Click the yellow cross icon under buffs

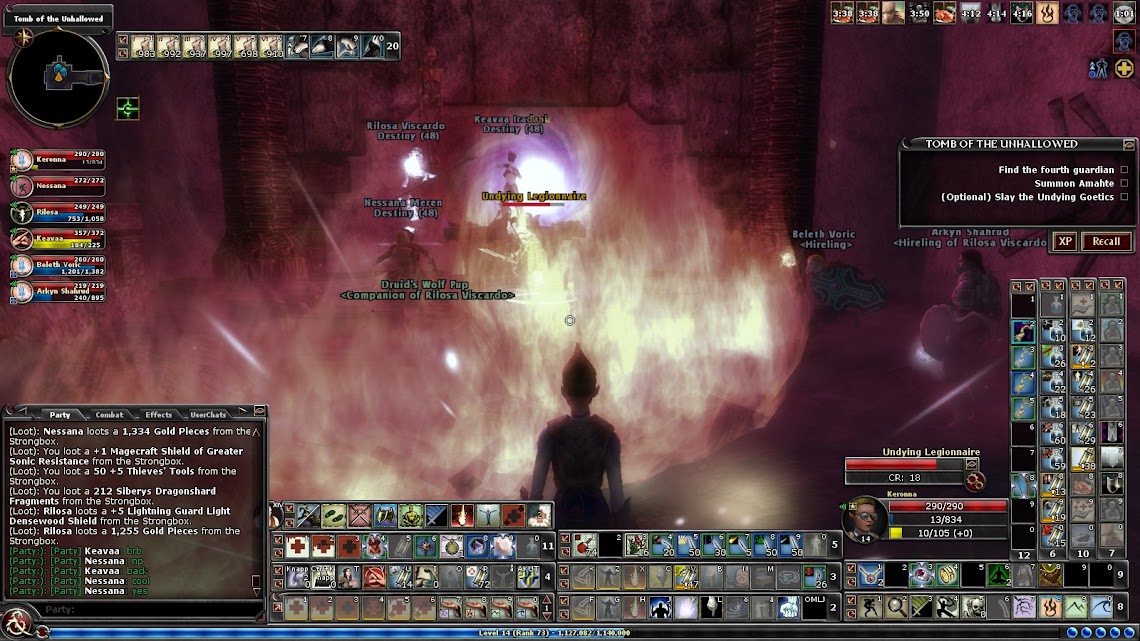tap(1124, 69)
